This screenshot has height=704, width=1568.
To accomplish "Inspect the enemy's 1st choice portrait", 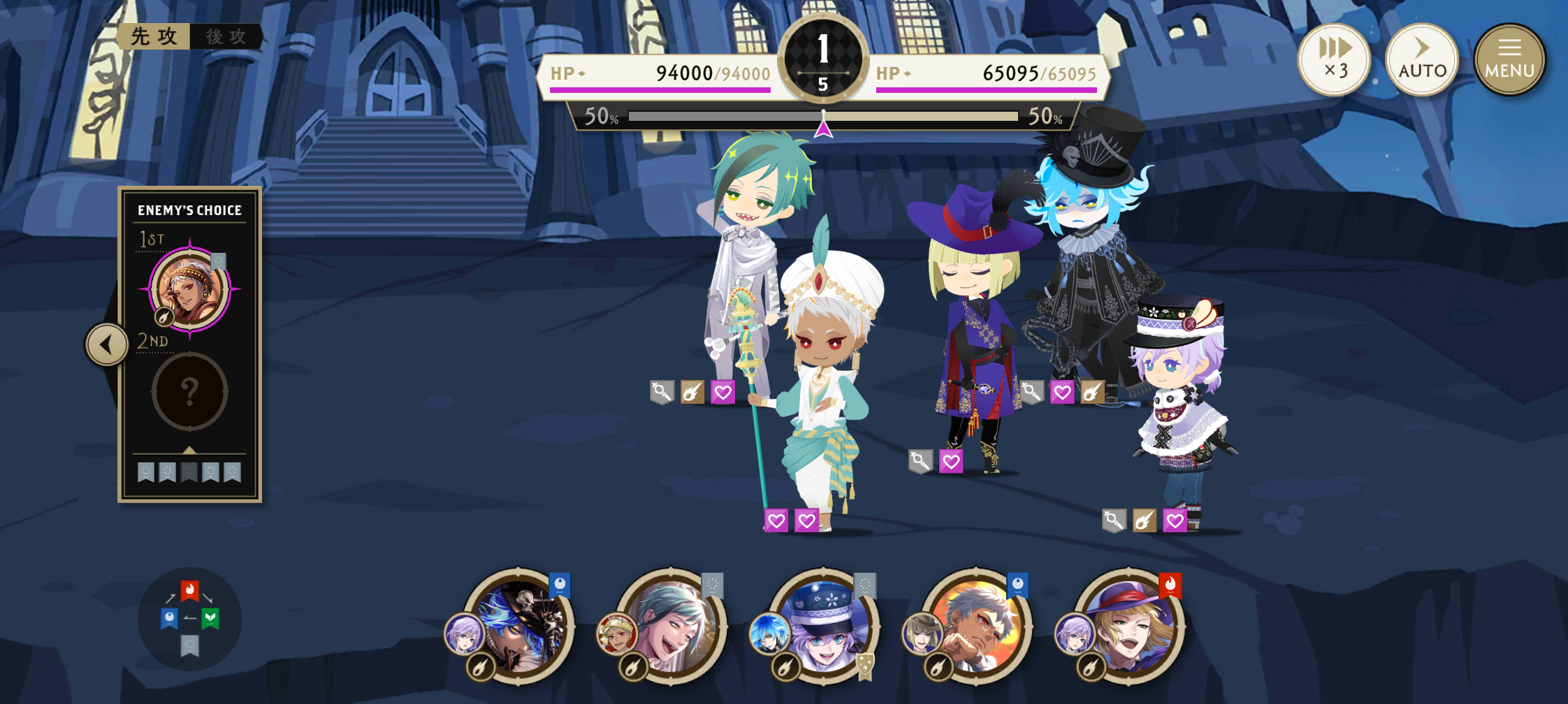I will pos(189,289).
